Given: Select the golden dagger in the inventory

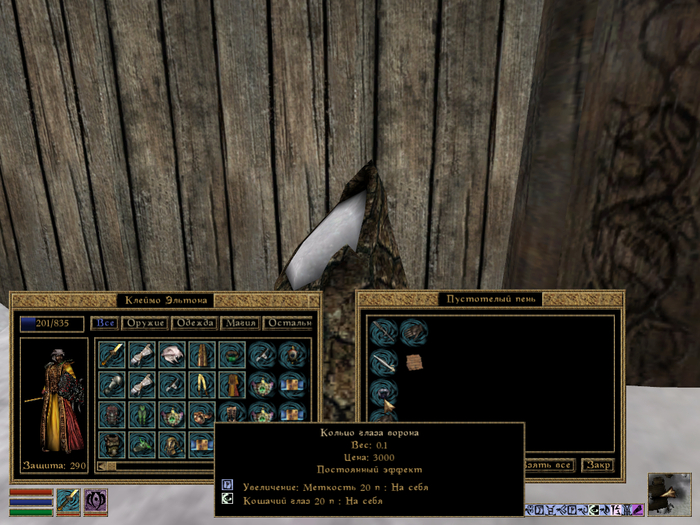Looking at the screenshot, I should [x=113, y=354].
